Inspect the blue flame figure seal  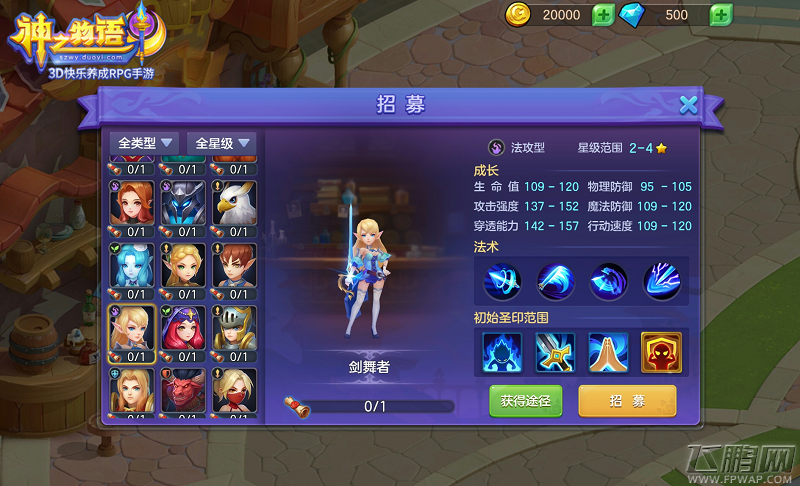pyautogui.click(x=502, y=352)
